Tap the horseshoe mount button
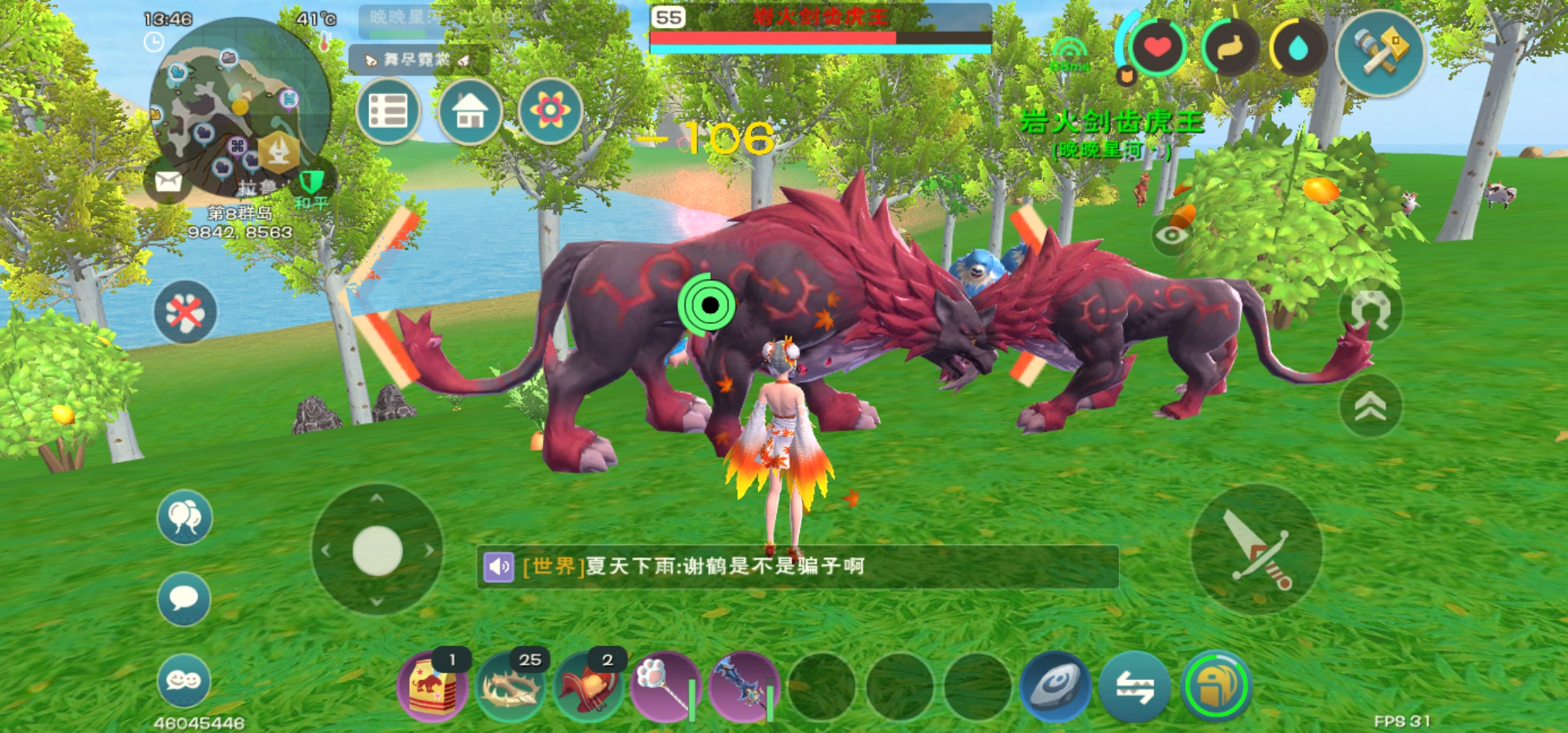The height and width of the screenshot is (733, 1568). click(x=1370, y=309)
